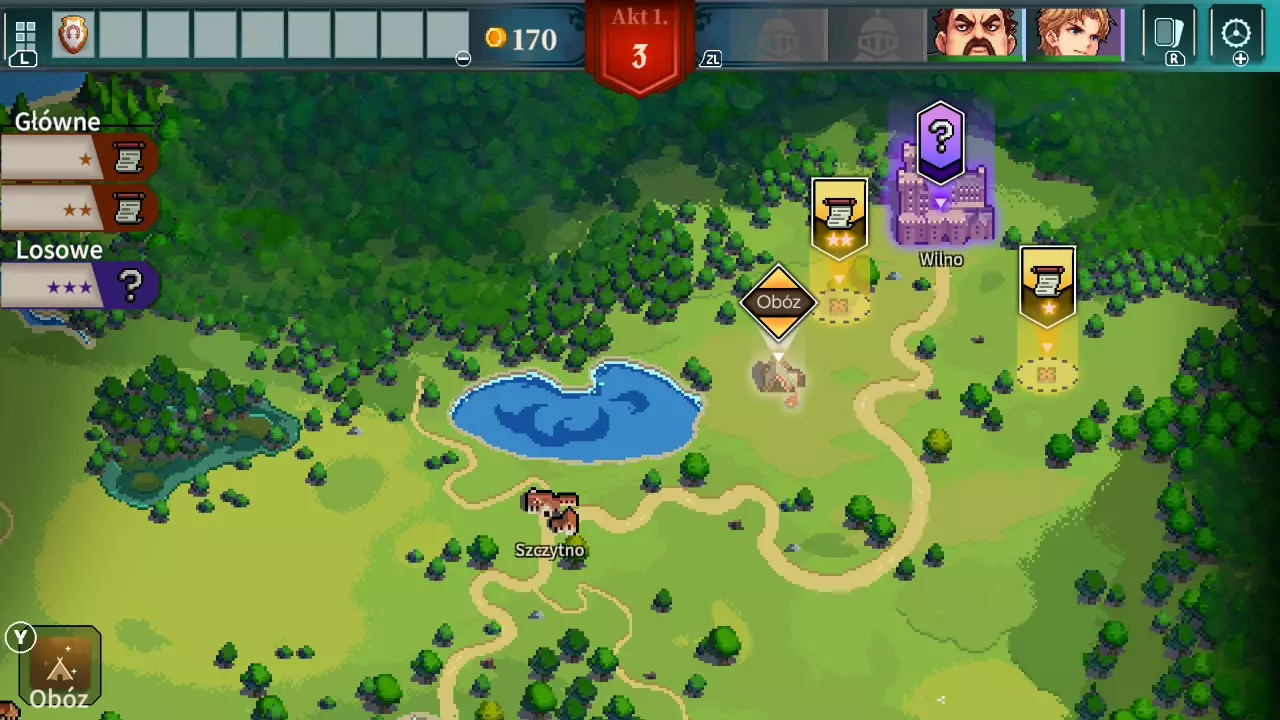Open the two-star main quest entry
The height and width of the screenshot is (720, 1280).
pos(78,209)
